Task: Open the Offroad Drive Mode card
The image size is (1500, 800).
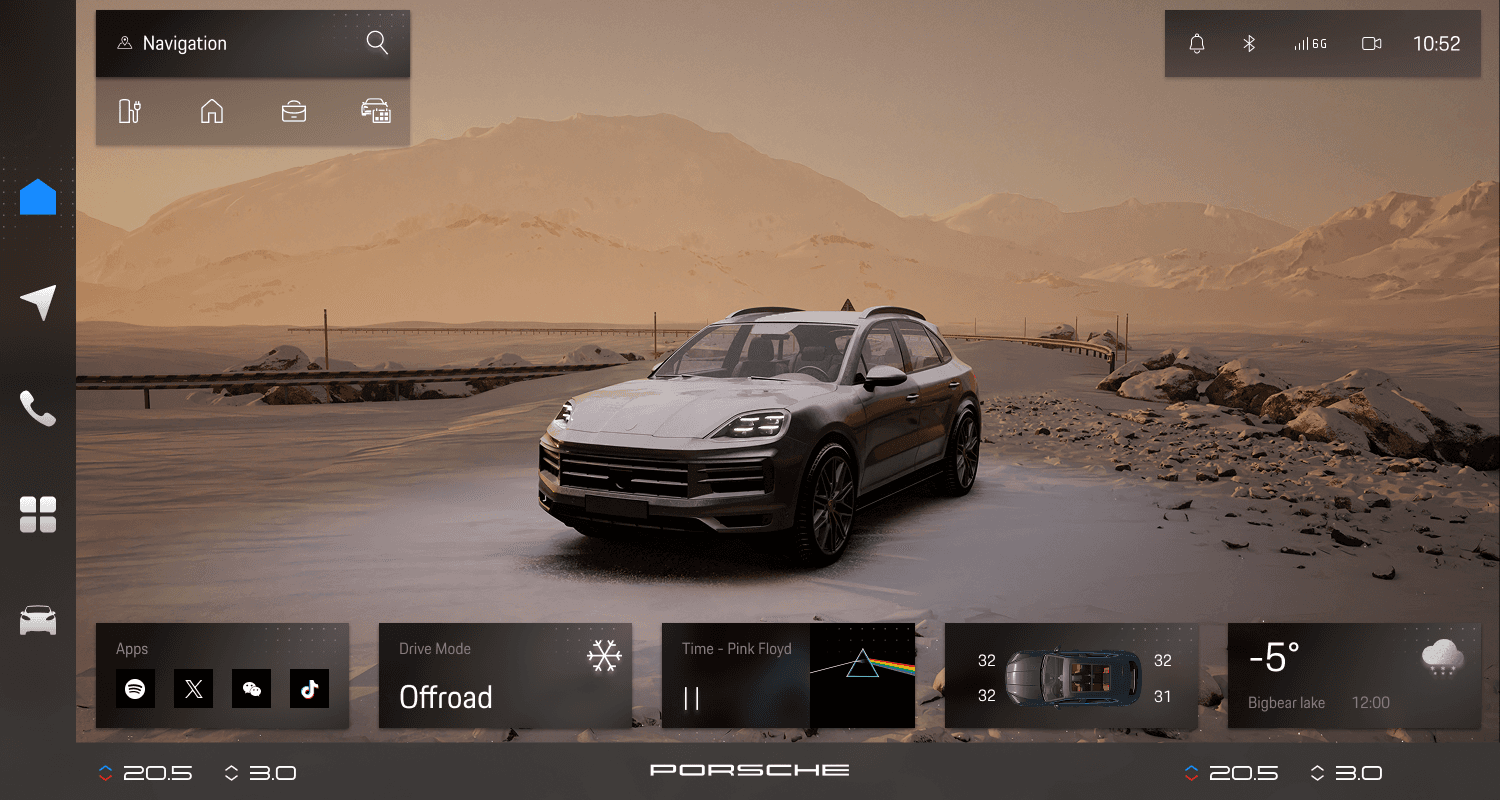Action: pos(505,676)
